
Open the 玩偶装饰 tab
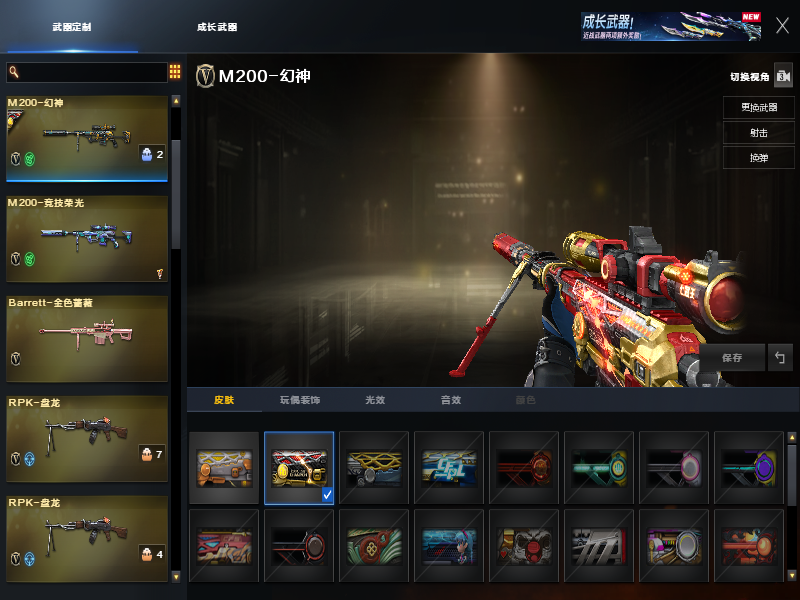coord(299,400)
